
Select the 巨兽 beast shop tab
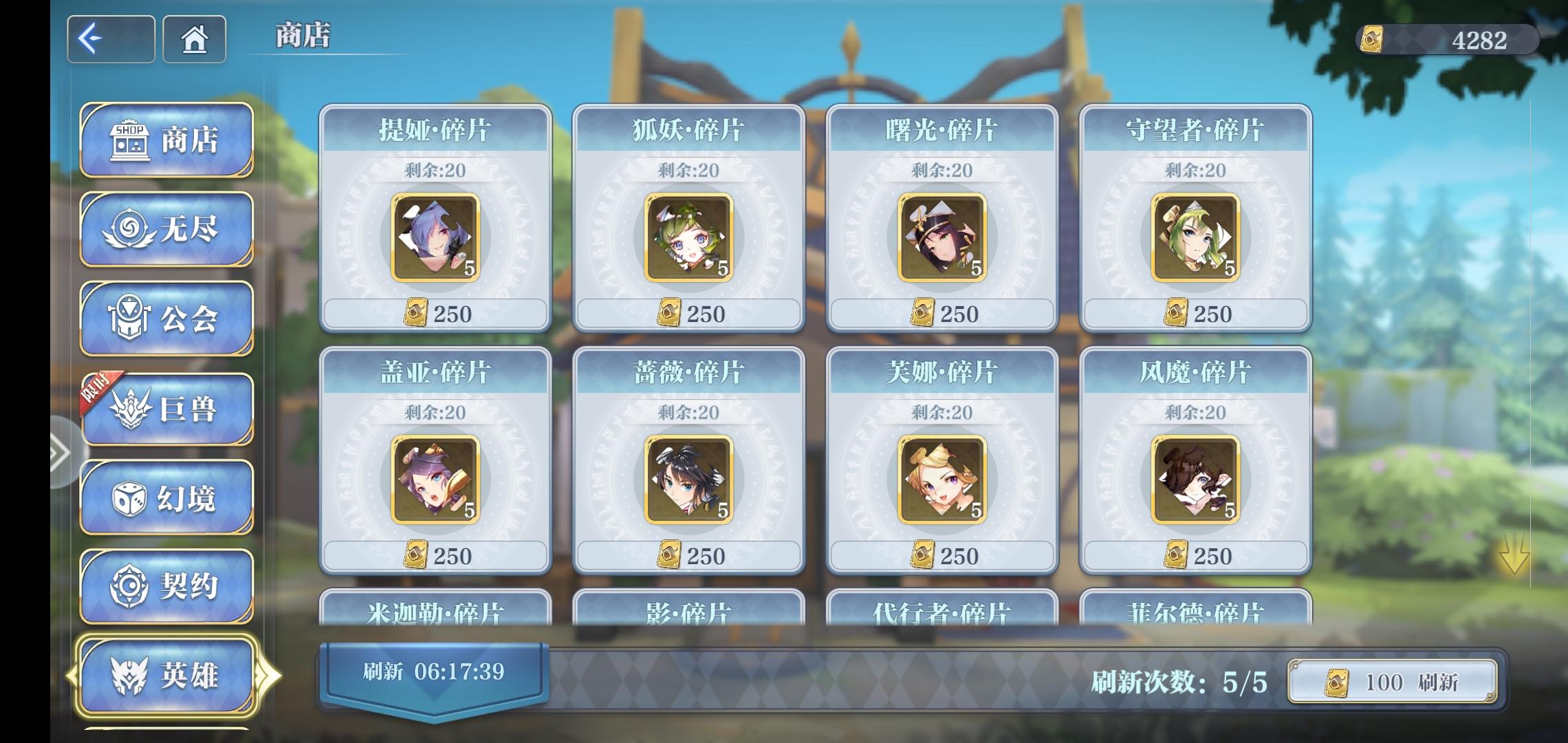pos(165,408)
